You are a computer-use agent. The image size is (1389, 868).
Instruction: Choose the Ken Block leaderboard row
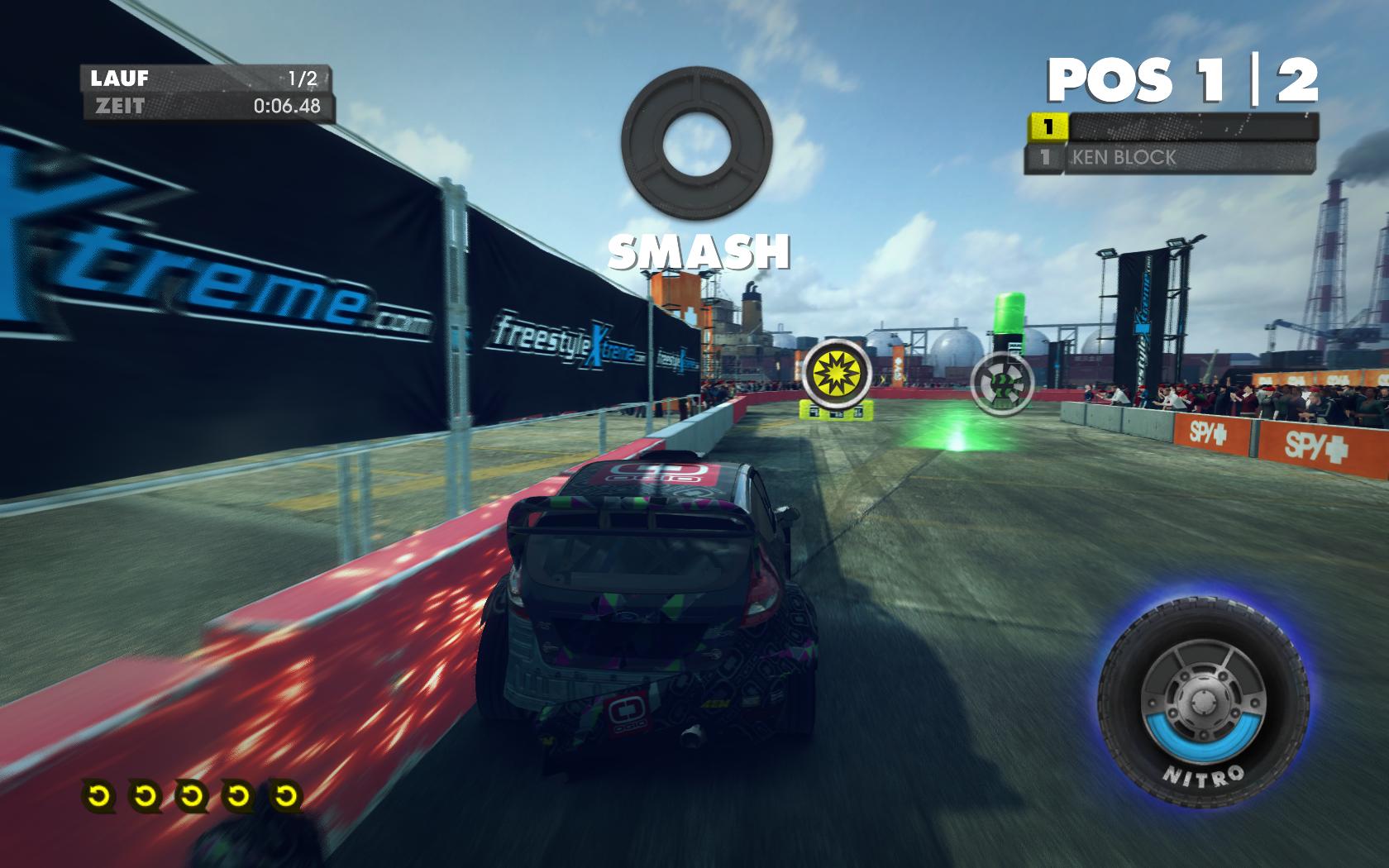[x=1170, y=157]
